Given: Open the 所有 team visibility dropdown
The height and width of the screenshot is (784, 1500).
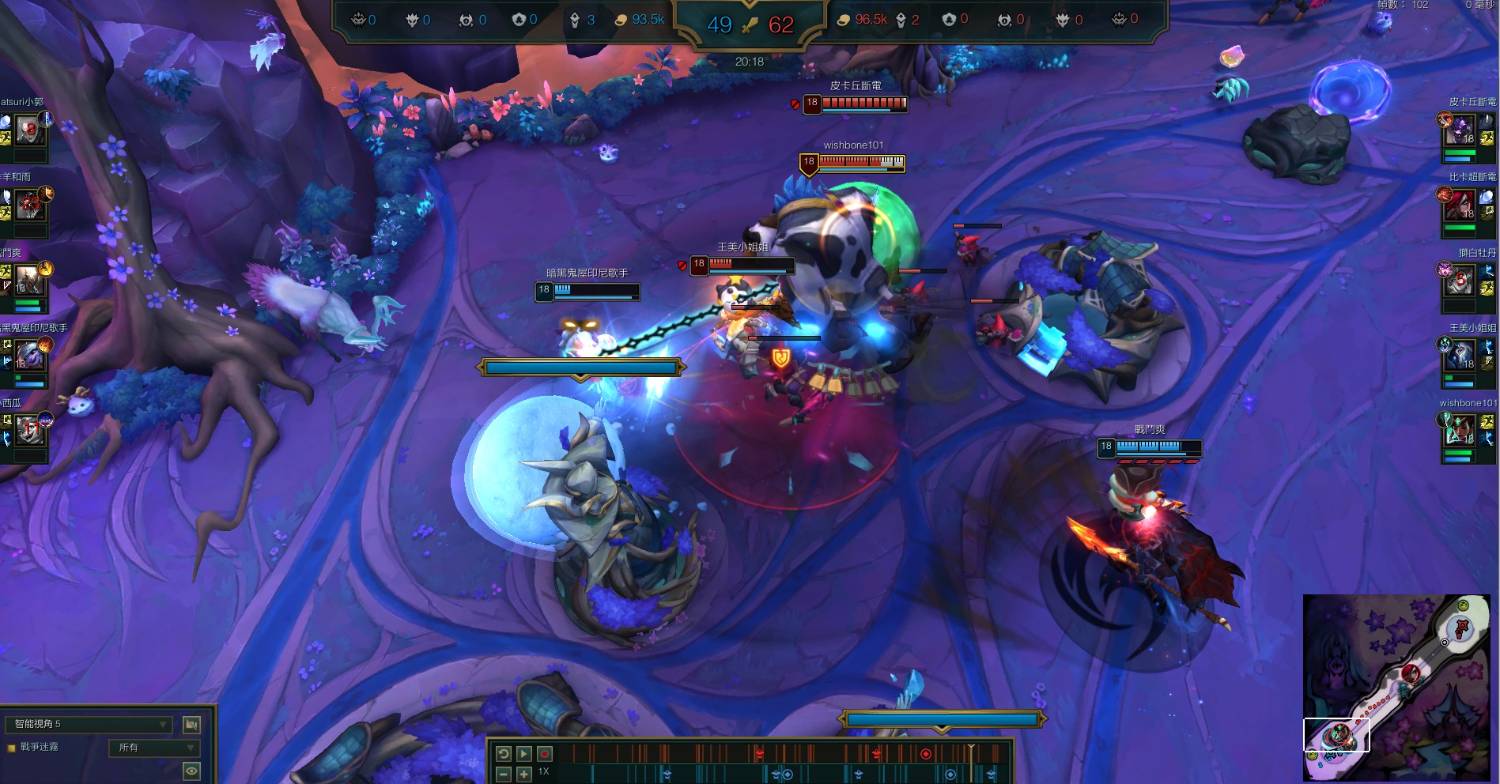Looking at the screenshot, I should [154, 747].
